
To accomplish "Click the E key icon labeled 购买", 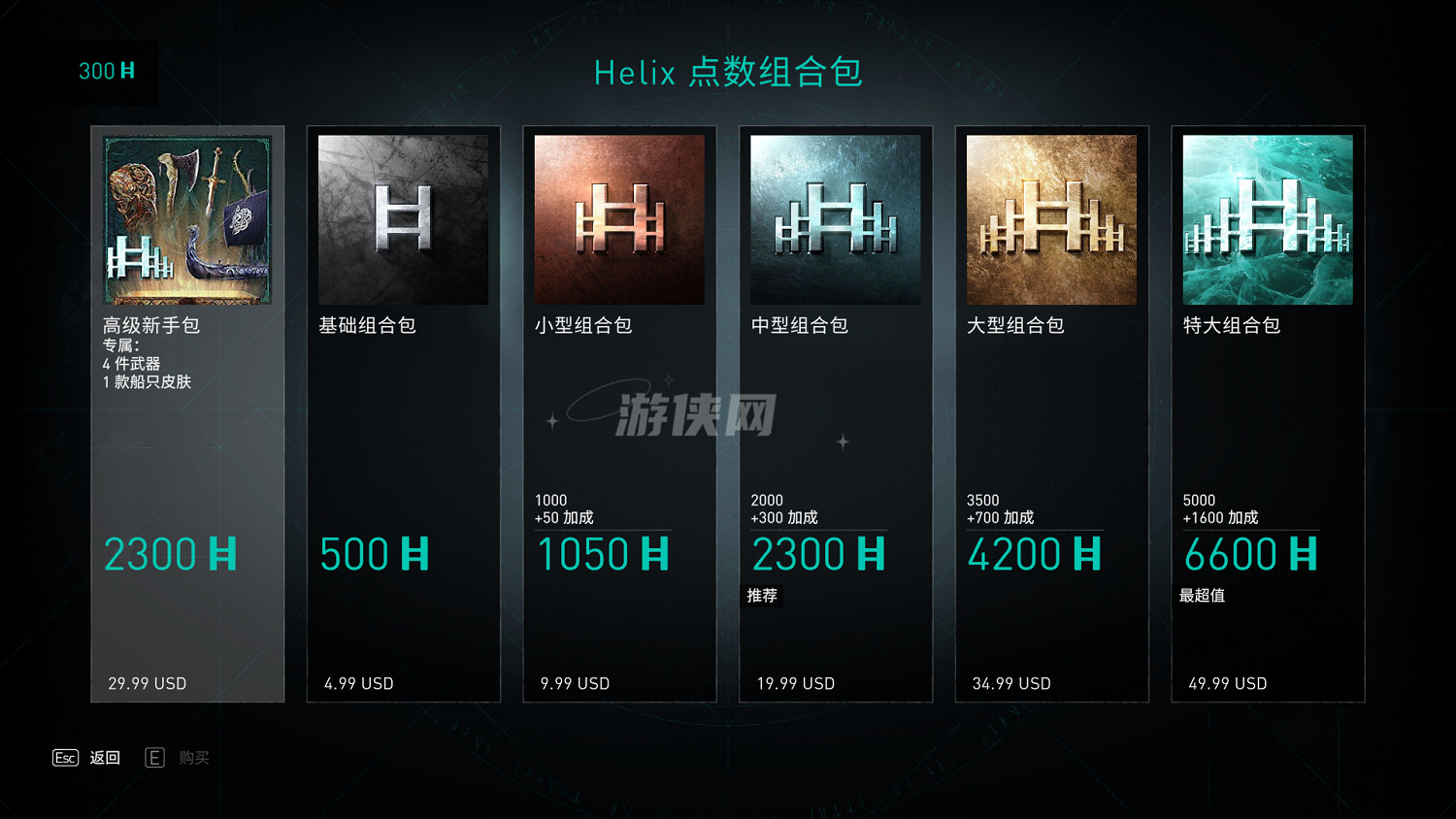I will [154, 758].
